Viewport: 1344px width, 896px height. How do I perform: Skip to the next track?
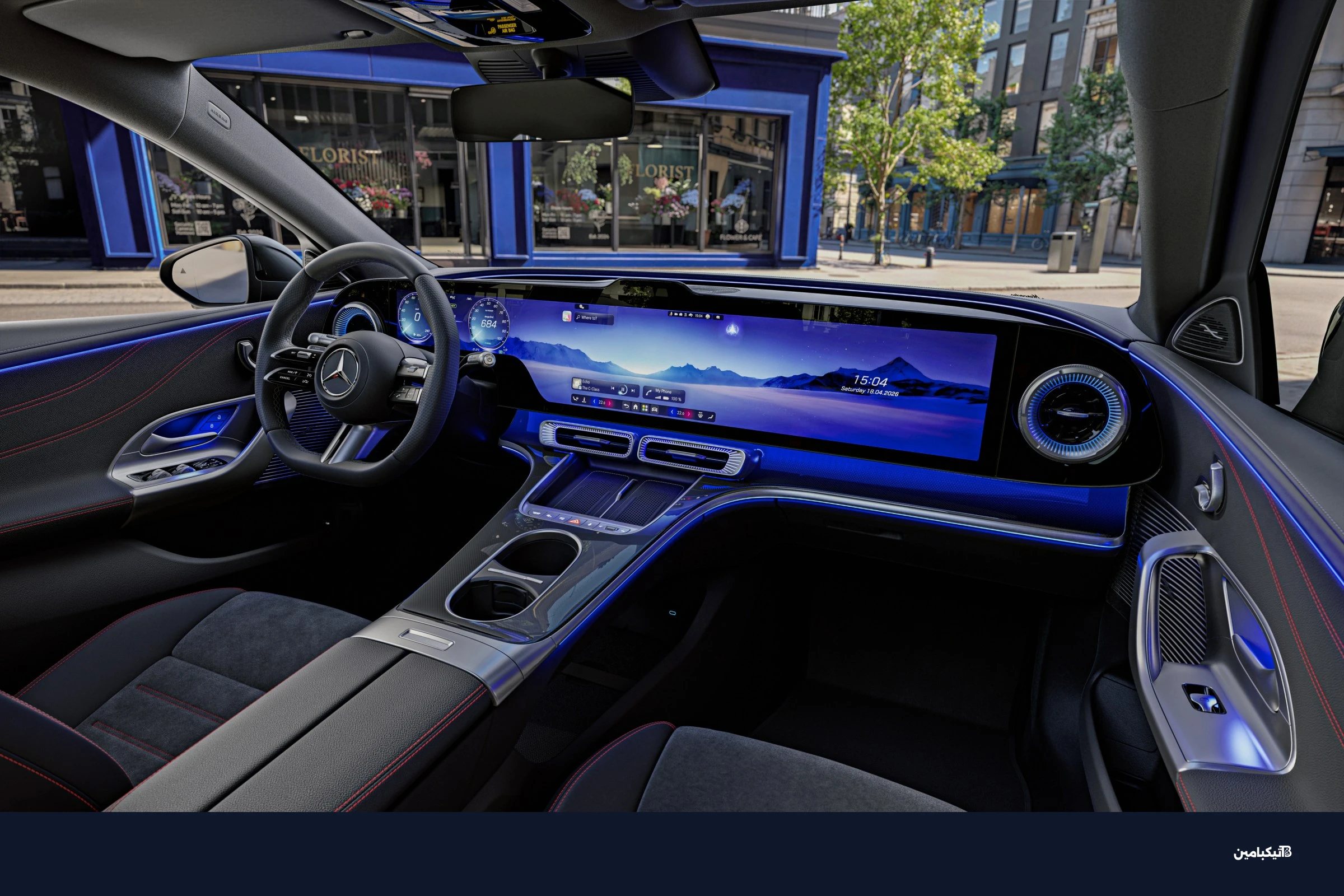pyautogui.click(x=633, y=390)
